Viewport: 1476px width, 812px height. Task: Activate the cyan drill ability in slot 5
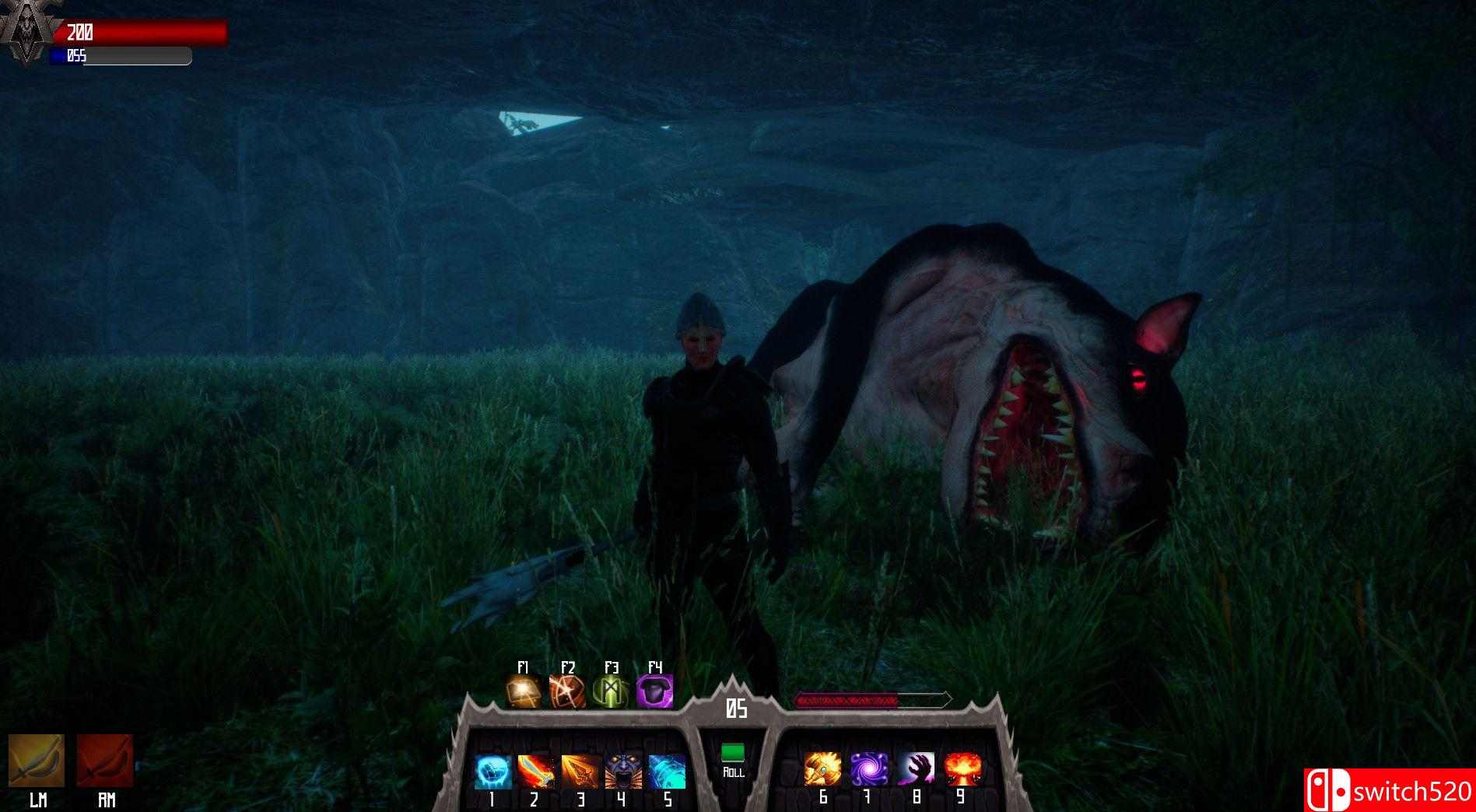(668, 772)
